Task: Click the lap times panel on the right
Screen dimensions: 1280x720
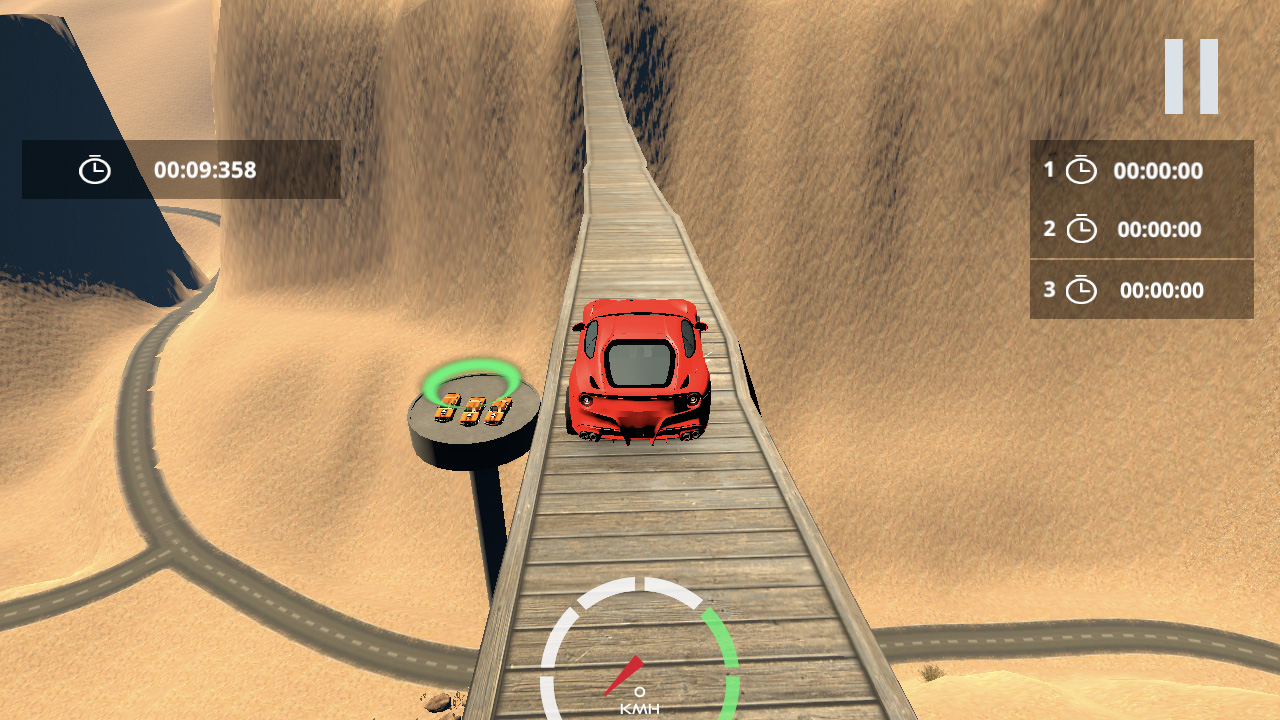Action: (1141, 230)
